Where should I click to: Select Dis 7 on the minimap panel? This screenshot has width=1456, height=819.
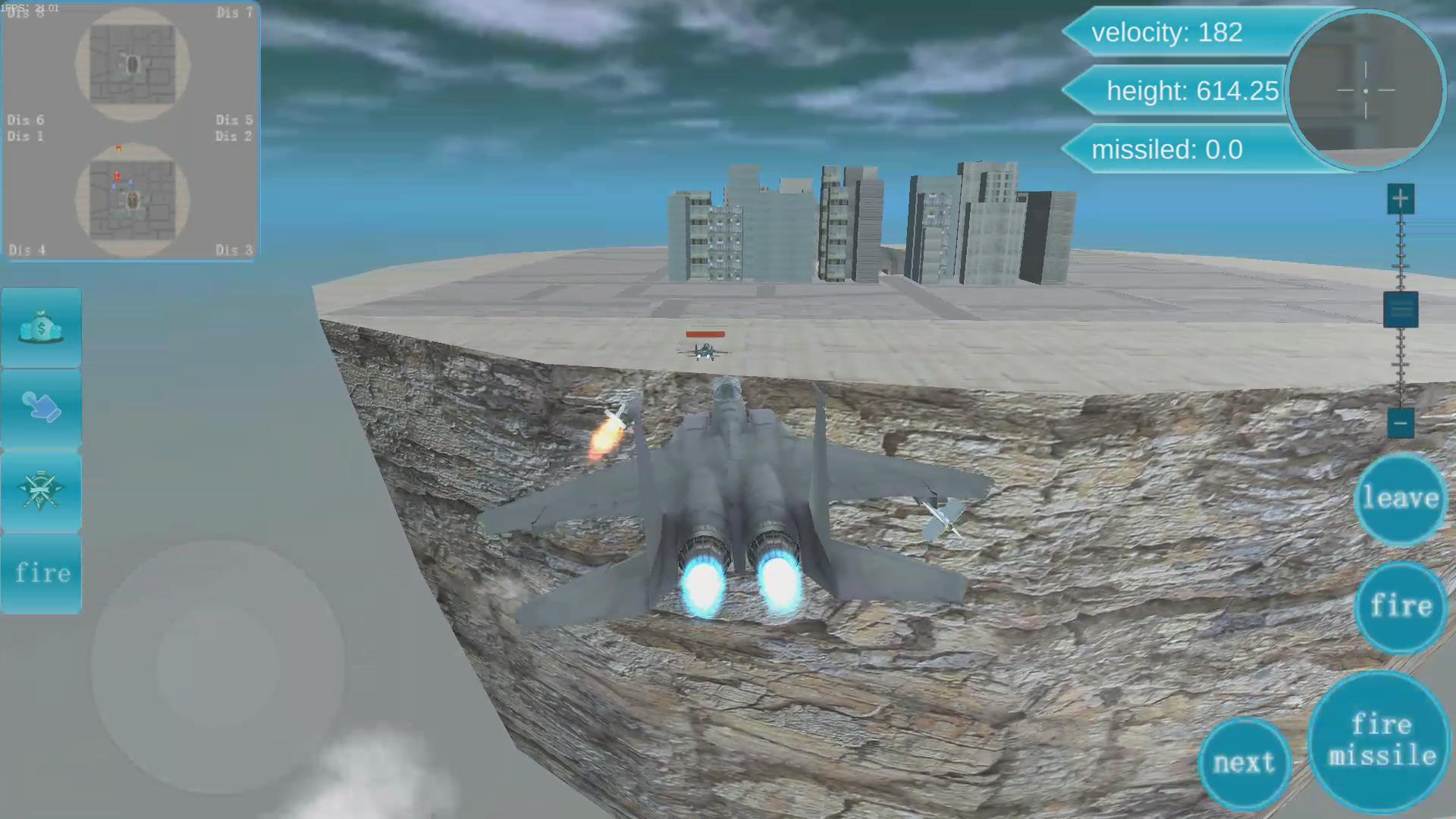(234, 13)
